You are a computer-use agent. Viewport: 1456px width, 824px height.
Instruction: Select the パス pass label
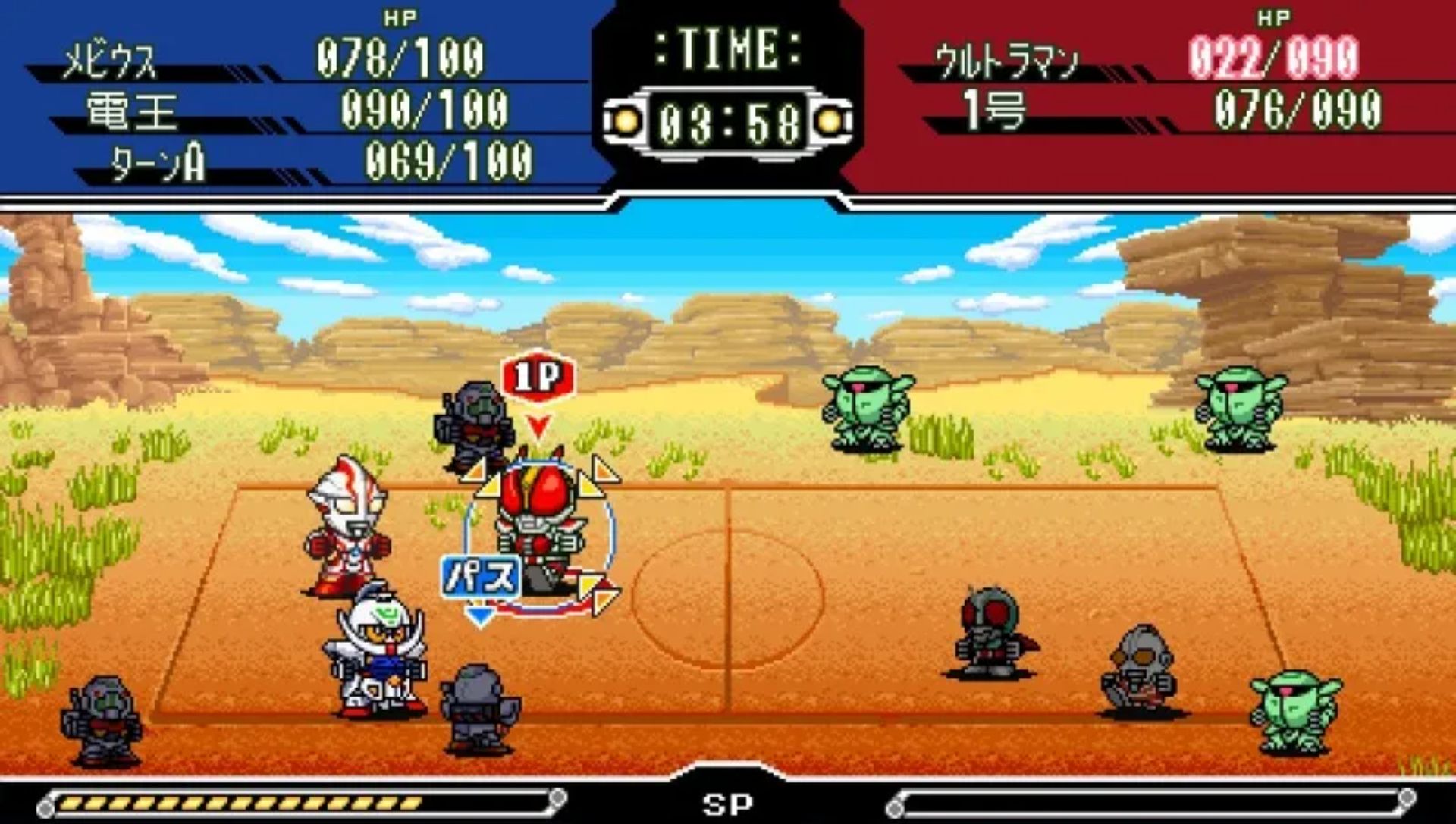coord(481,577)
